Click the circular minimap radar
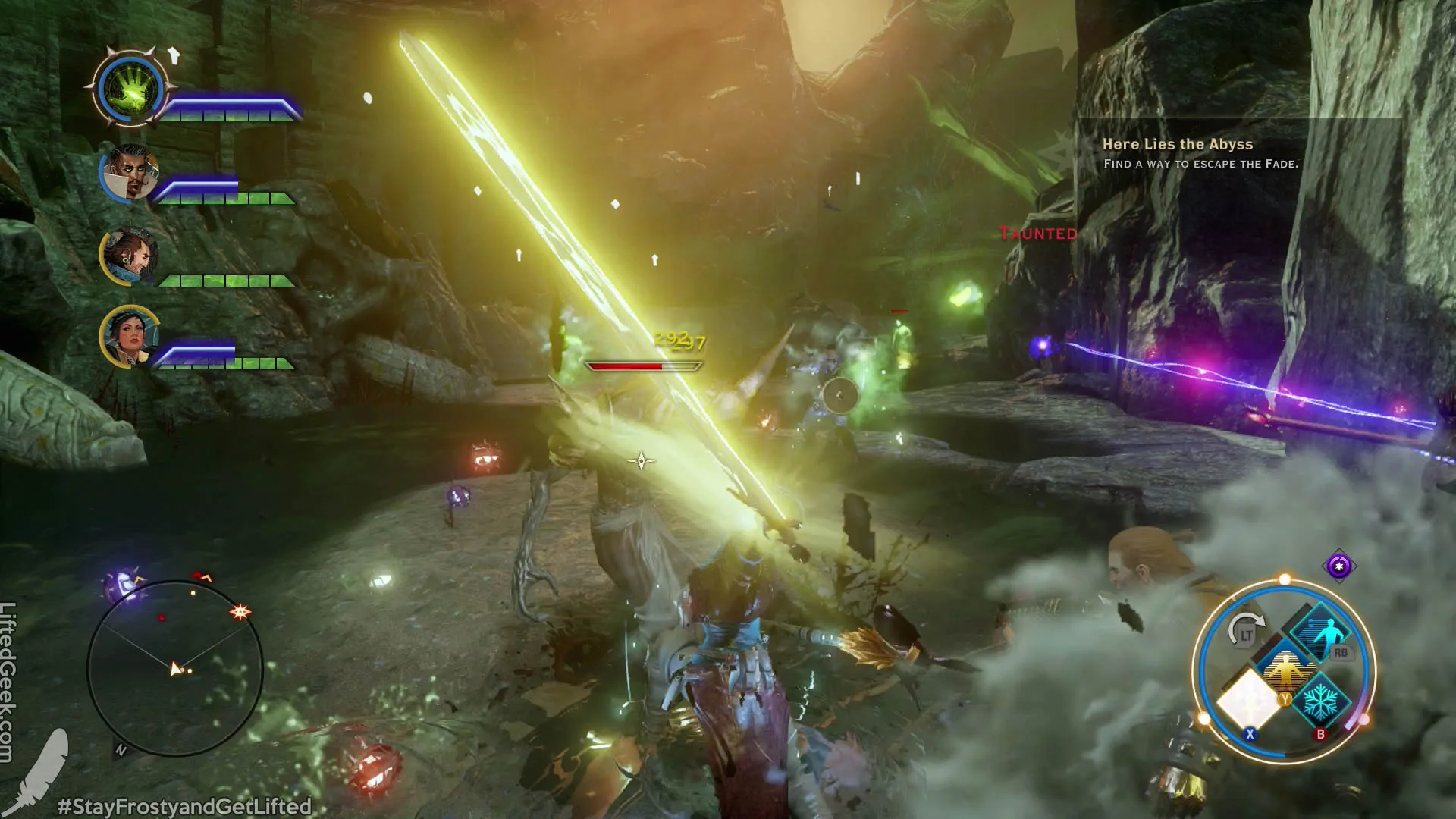The height and width of the screenshot is (819, 1456). pos(175,667)
